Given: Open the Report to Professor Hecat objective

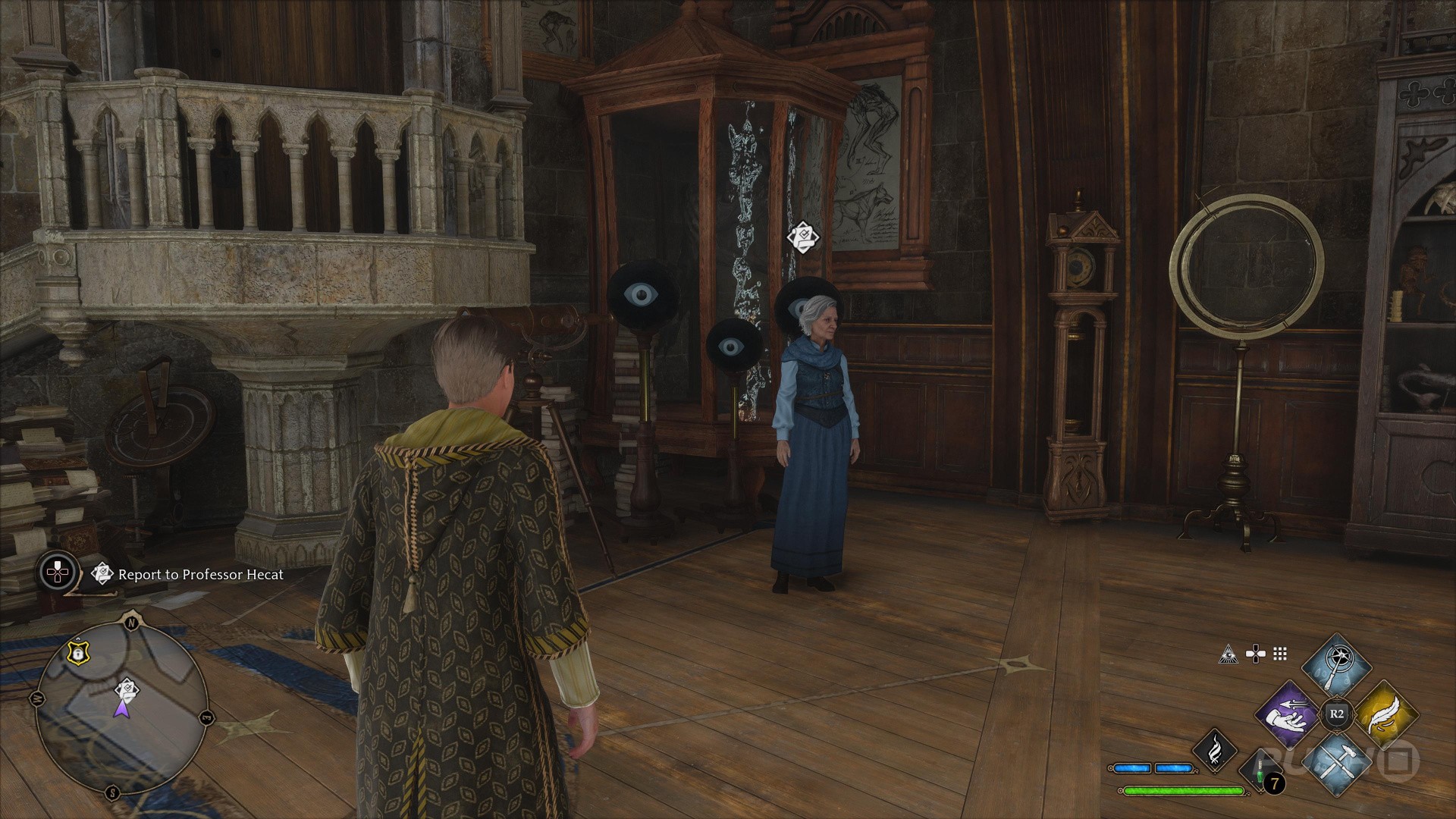Looking at the screenshot, I should coord(199,575).
